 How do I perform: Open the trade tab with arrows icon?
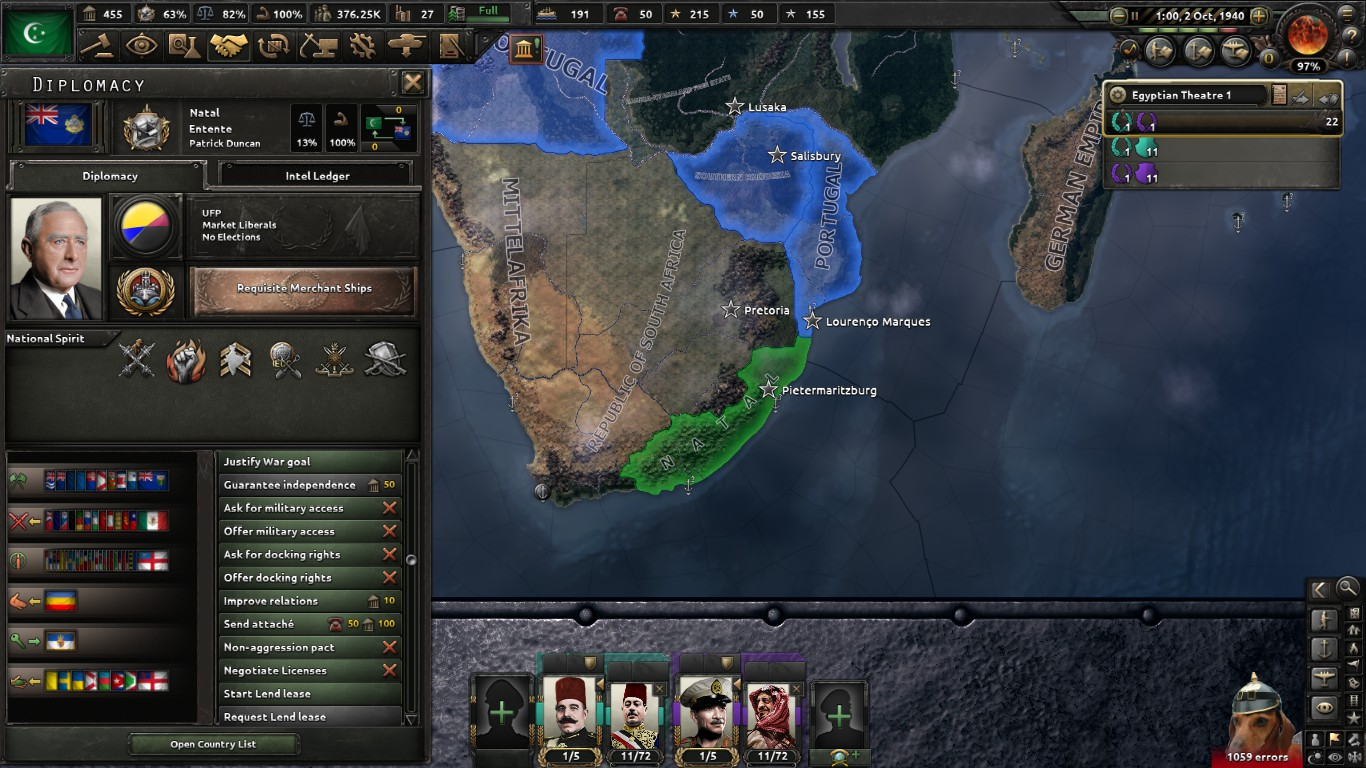pyautogui.click(x=272, y=46)
